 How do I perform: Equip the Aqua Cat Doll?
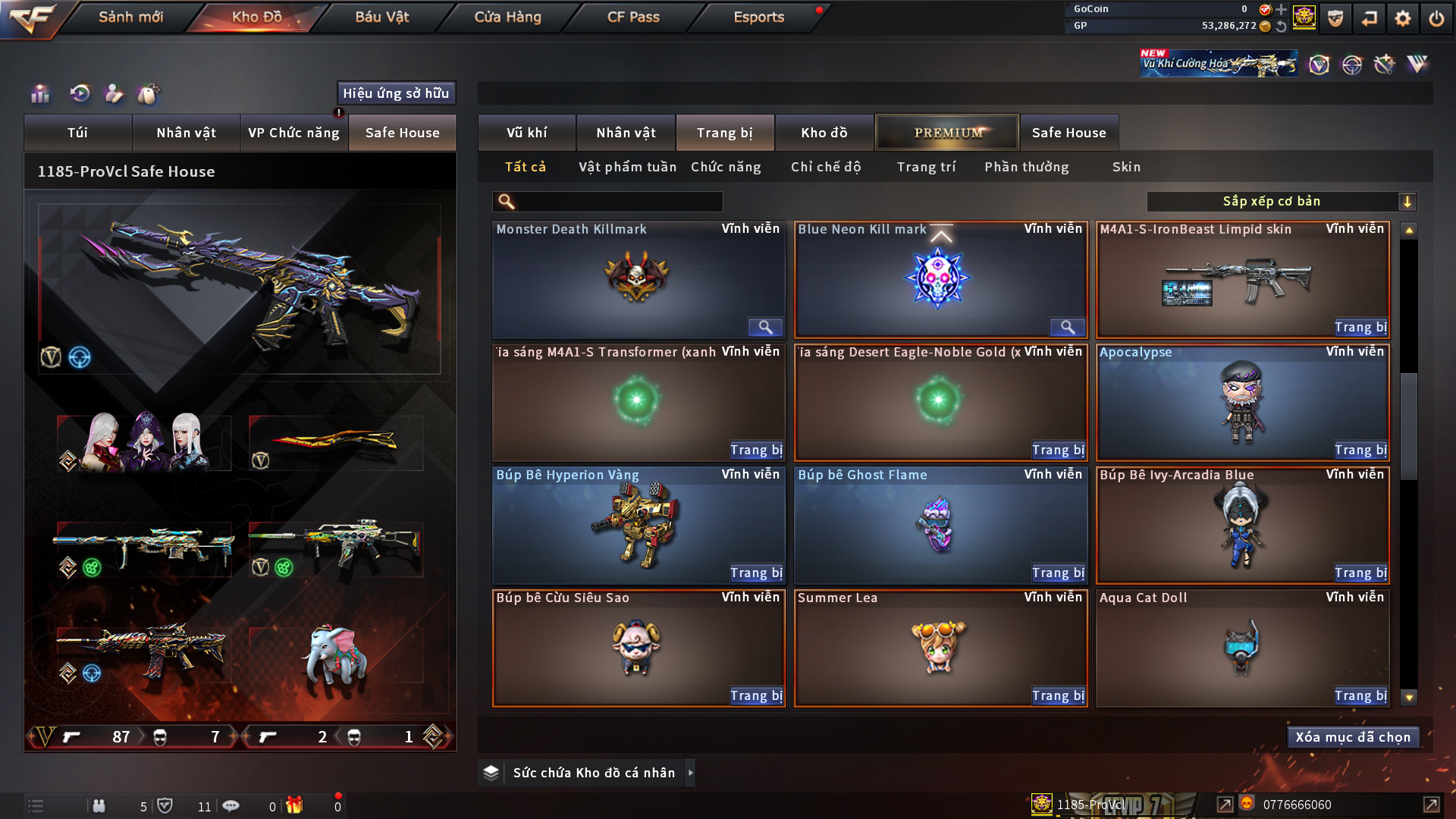click(1360, 696)
